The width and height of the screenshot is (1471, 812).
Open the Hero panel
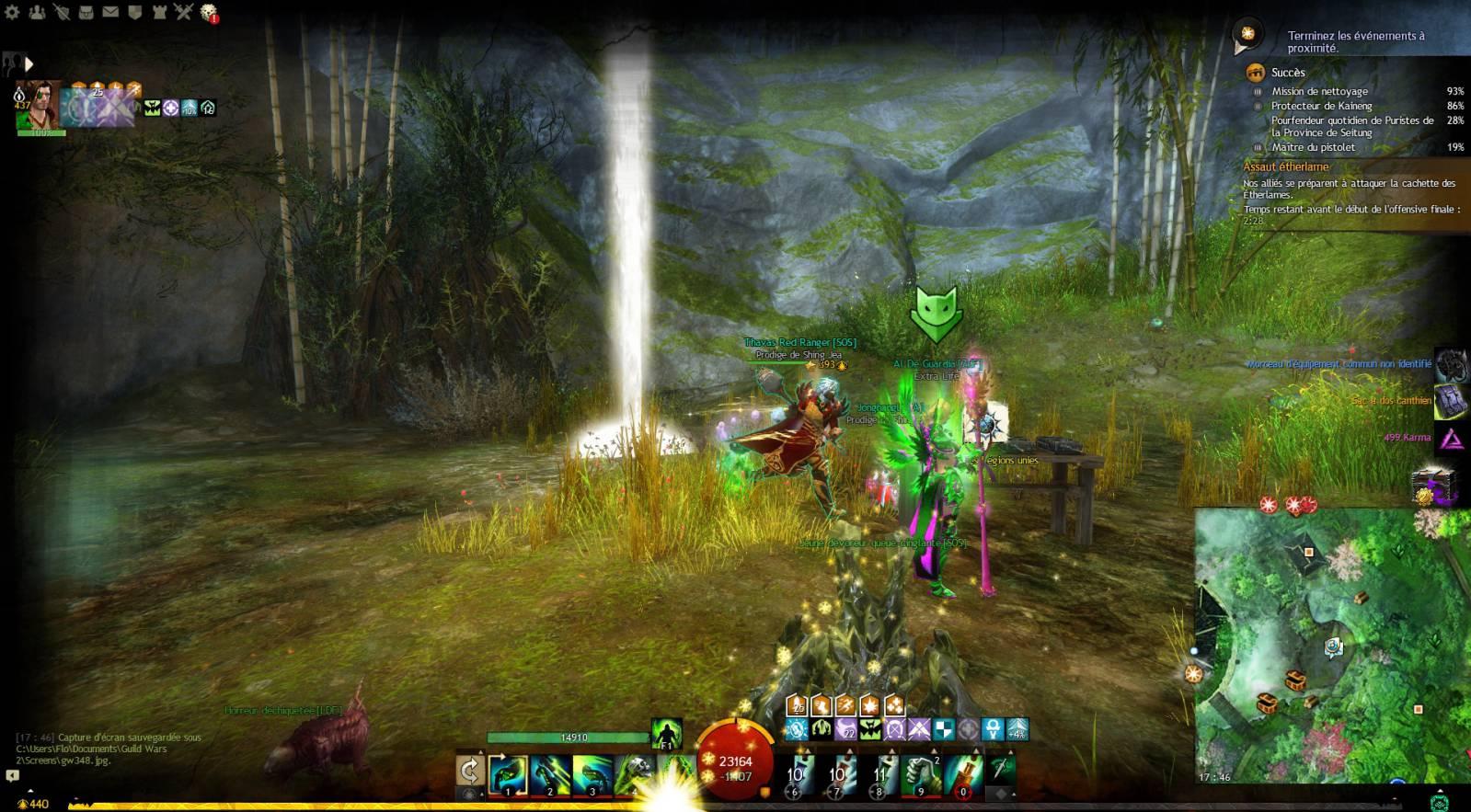(x=62, y=12)
